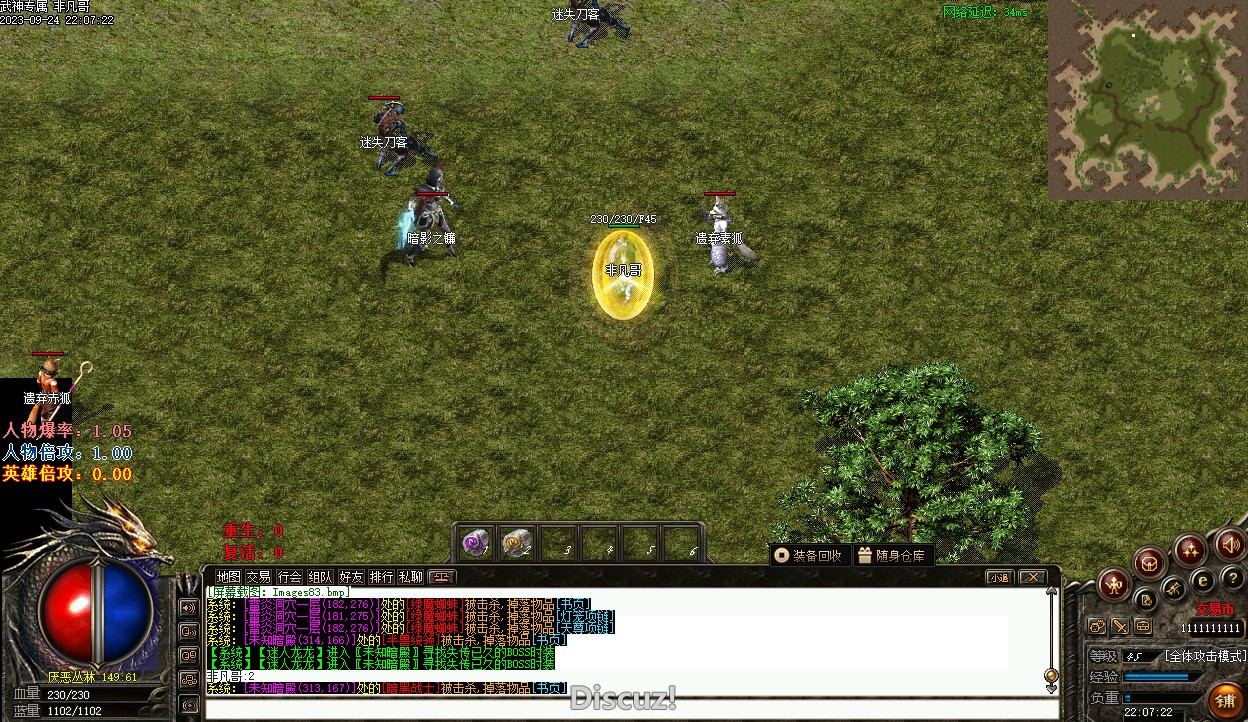This screenshot has width=1248, height=722.
Task: Open the 组队 team tab
Action: pyautogui.click(x=320, y=577)
